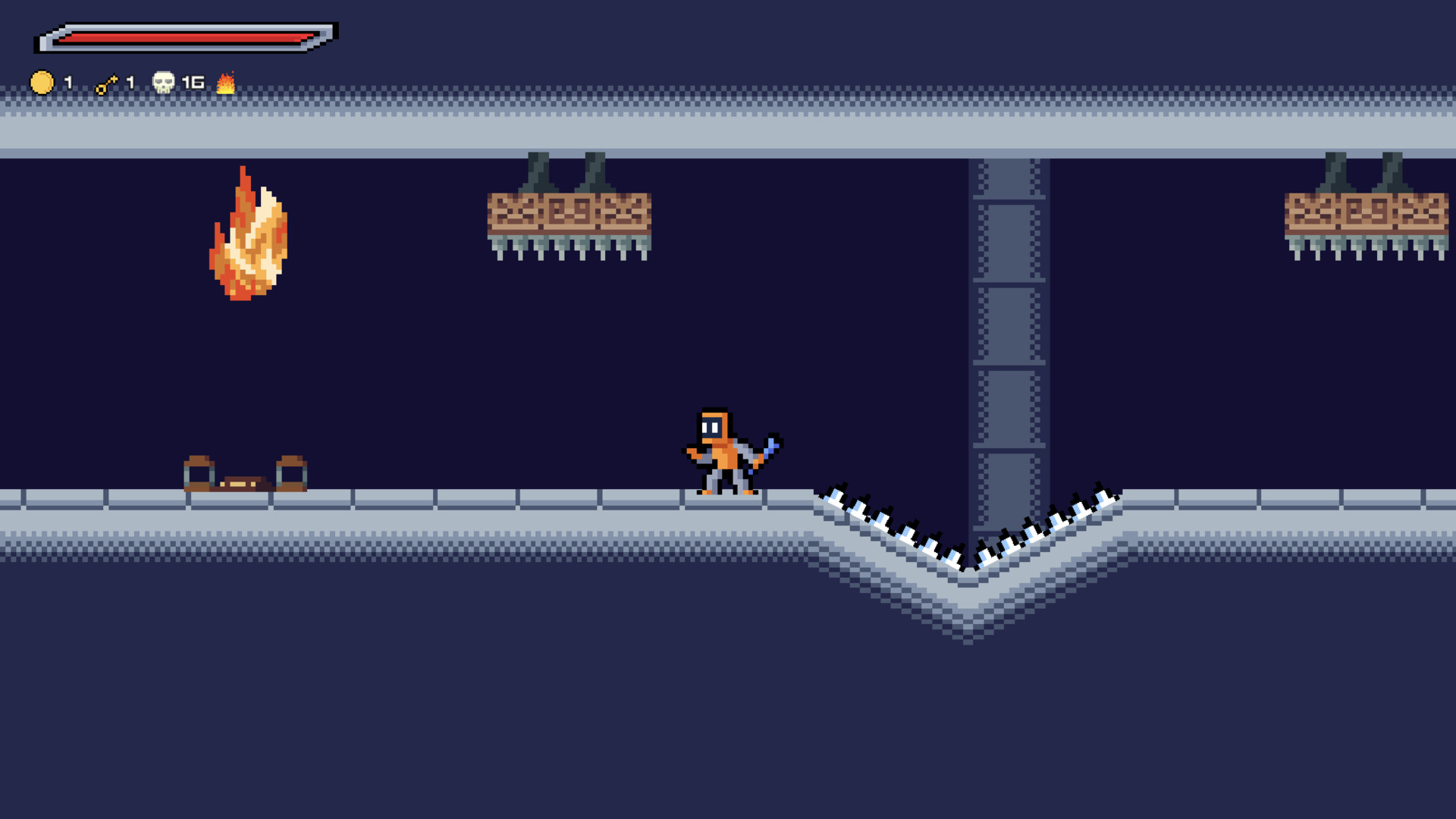Click the gold coin icon in the HUD
This screenshot has width=1456, height=819.
[x=42, y=83]
